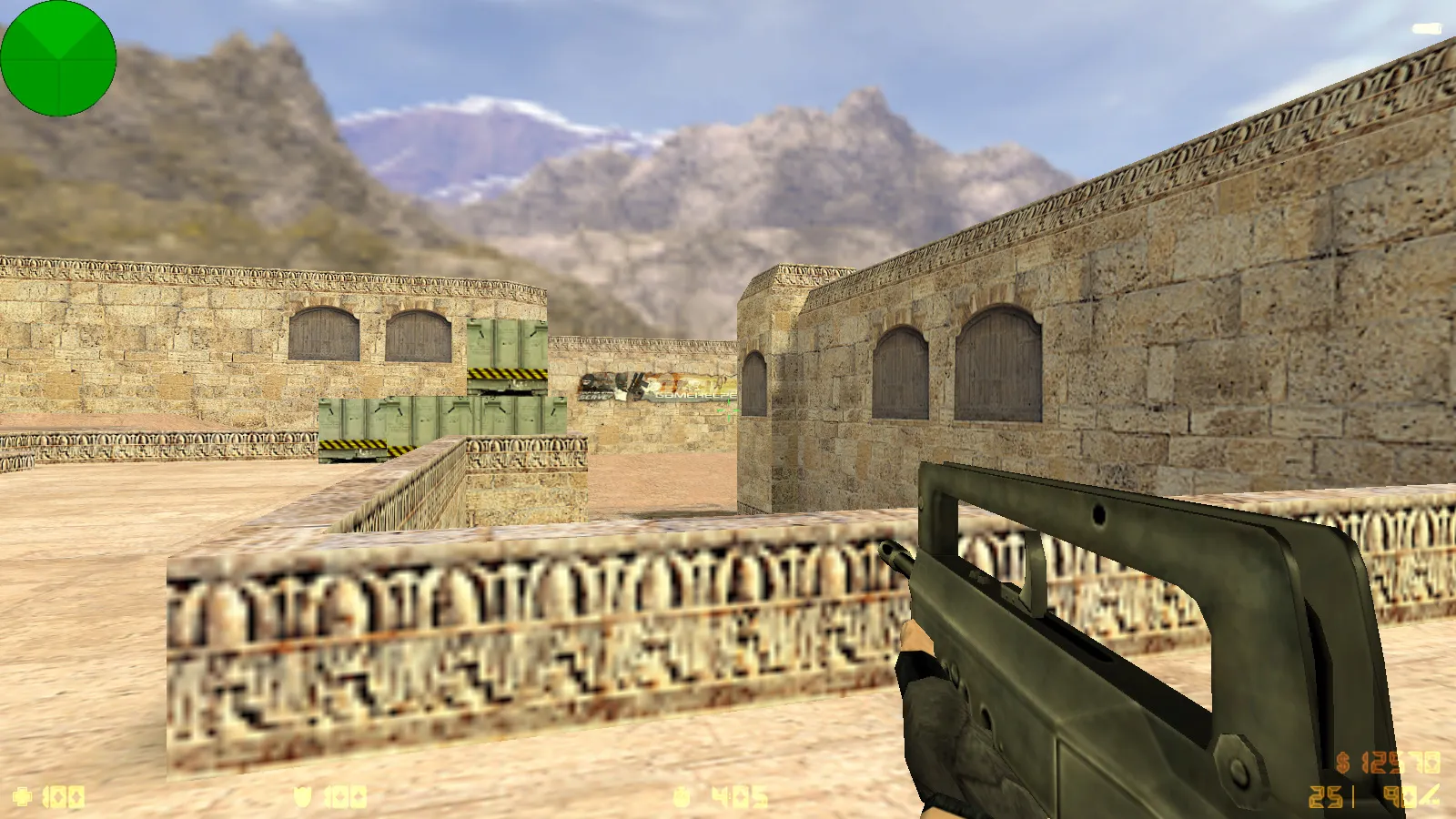Click the crosshair at screen center

tap(728, 411)
